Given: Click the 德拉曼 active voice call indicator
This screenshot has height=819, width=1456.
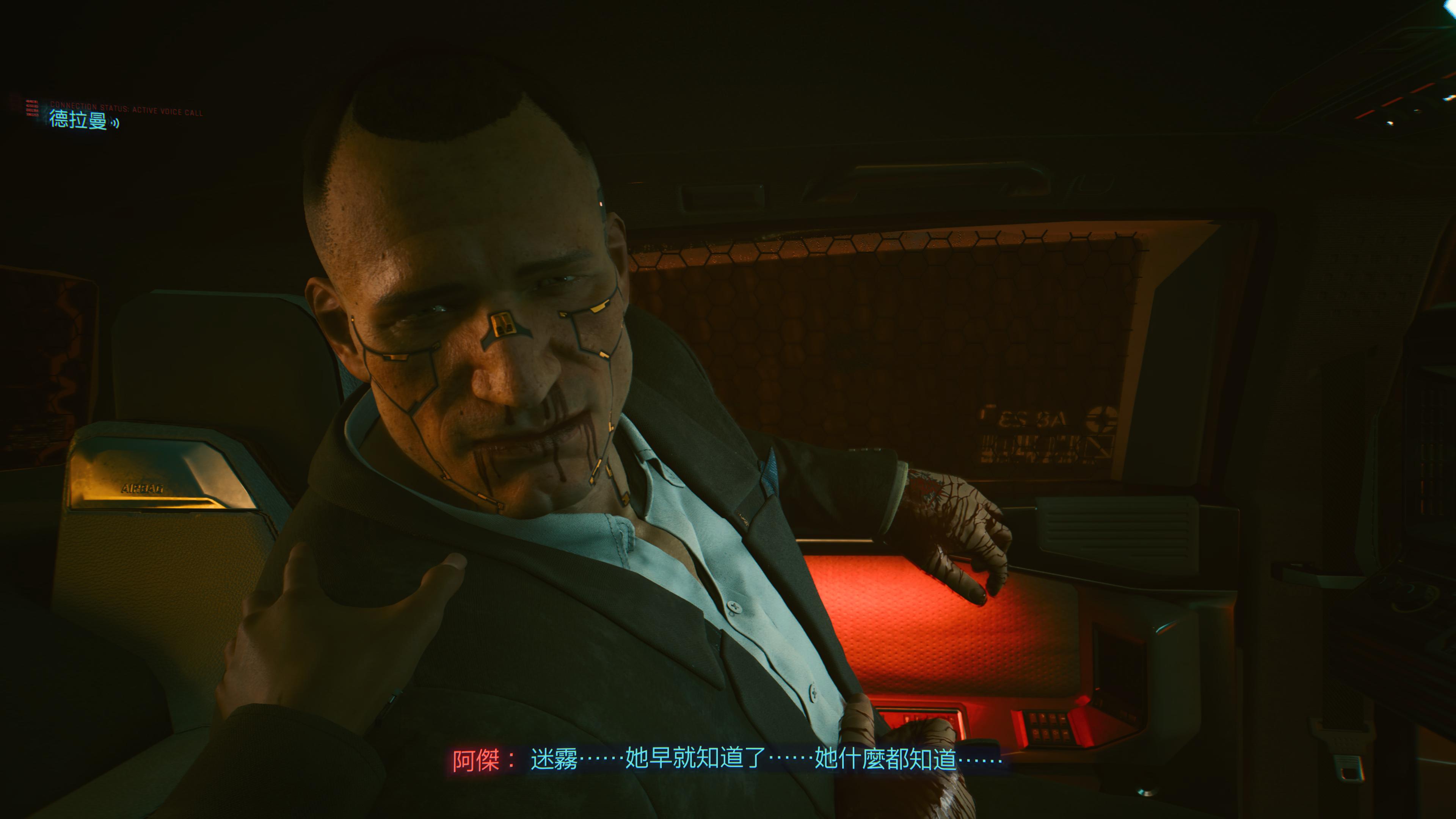Looking at the screenshot, I should [x=84, y=120].
